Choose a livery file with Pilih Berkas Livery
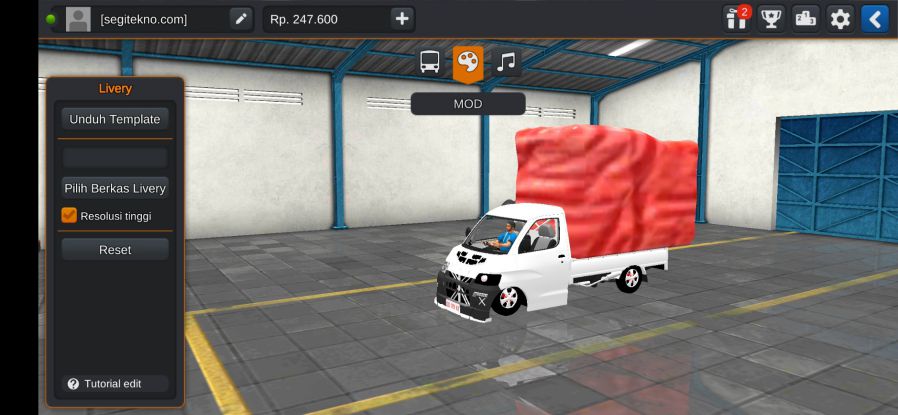The height and width of the screenshot is (415, 898). point(114,188)
